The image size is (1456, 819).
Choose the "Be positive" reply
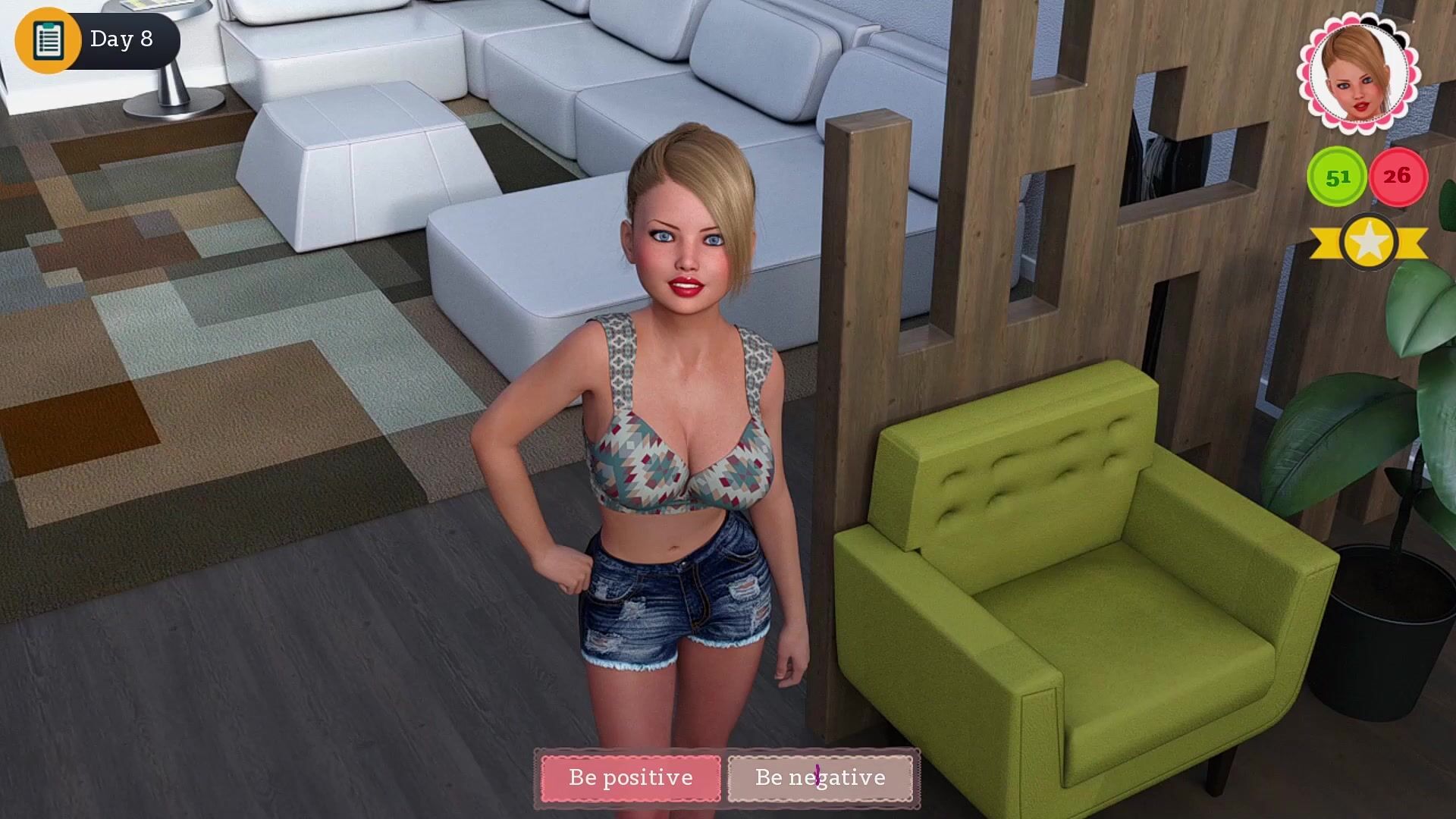tap(630, 777)
